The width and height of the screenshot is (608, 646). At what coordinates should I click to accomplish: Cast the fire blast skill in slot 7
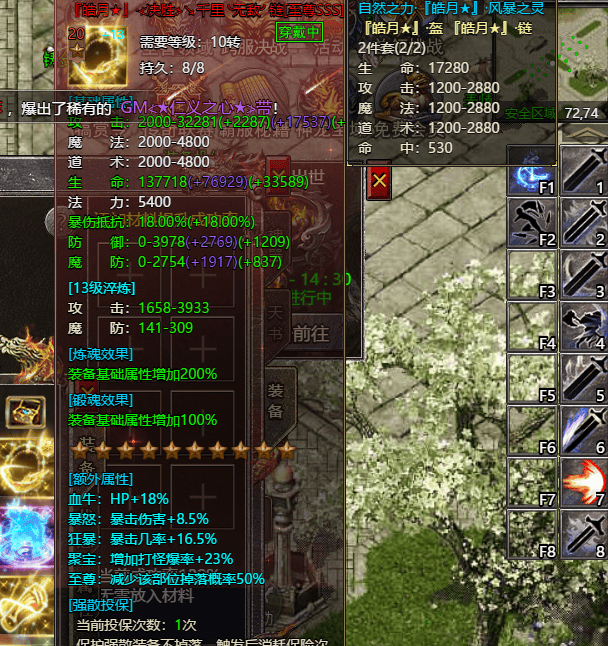pos(583,482)
